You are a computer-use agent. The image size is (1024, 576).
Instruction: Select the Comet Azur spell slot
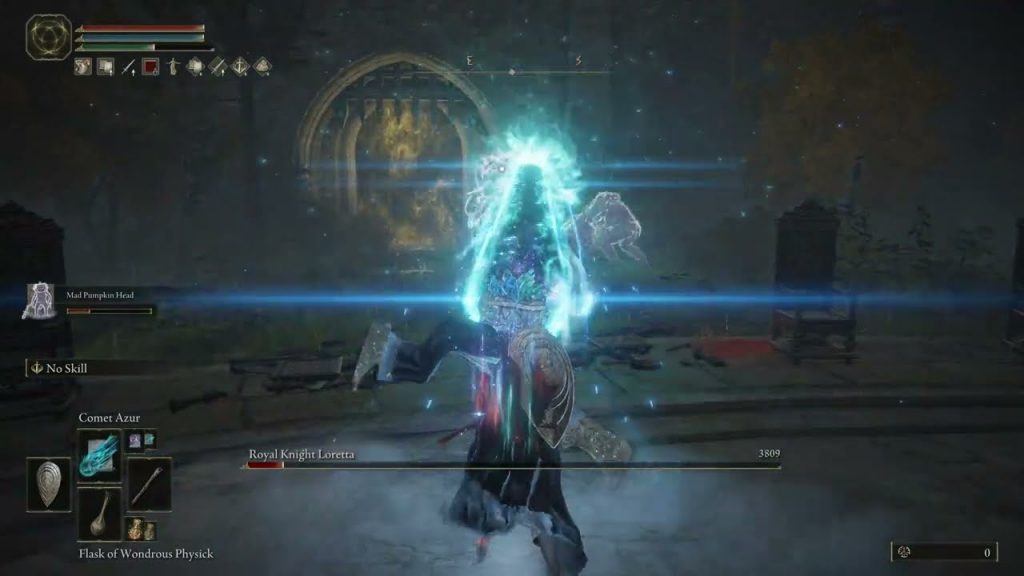point(99,456)
